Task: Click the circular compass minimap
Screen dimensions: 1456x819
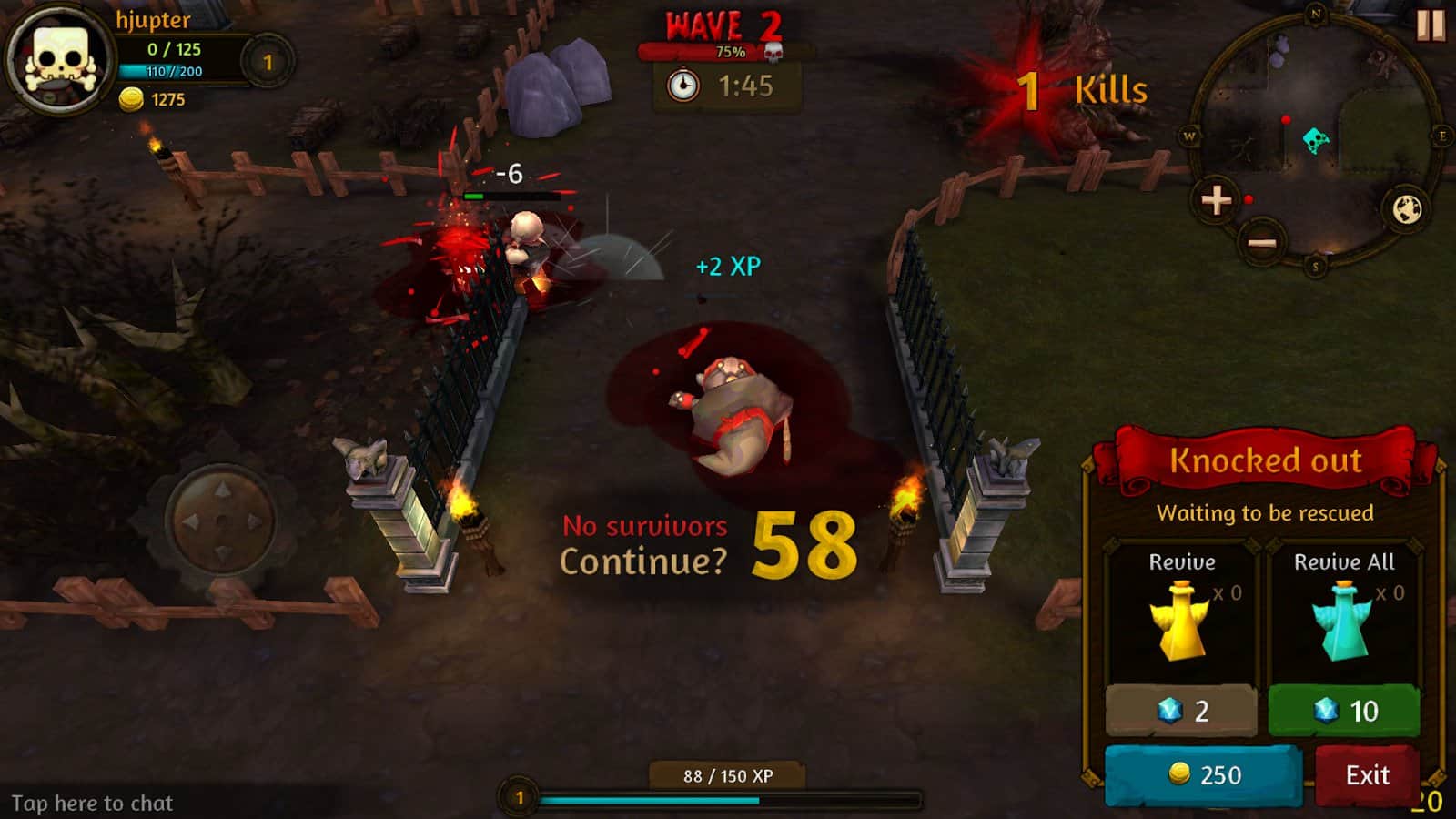Action: click(x=1316, y=136)
